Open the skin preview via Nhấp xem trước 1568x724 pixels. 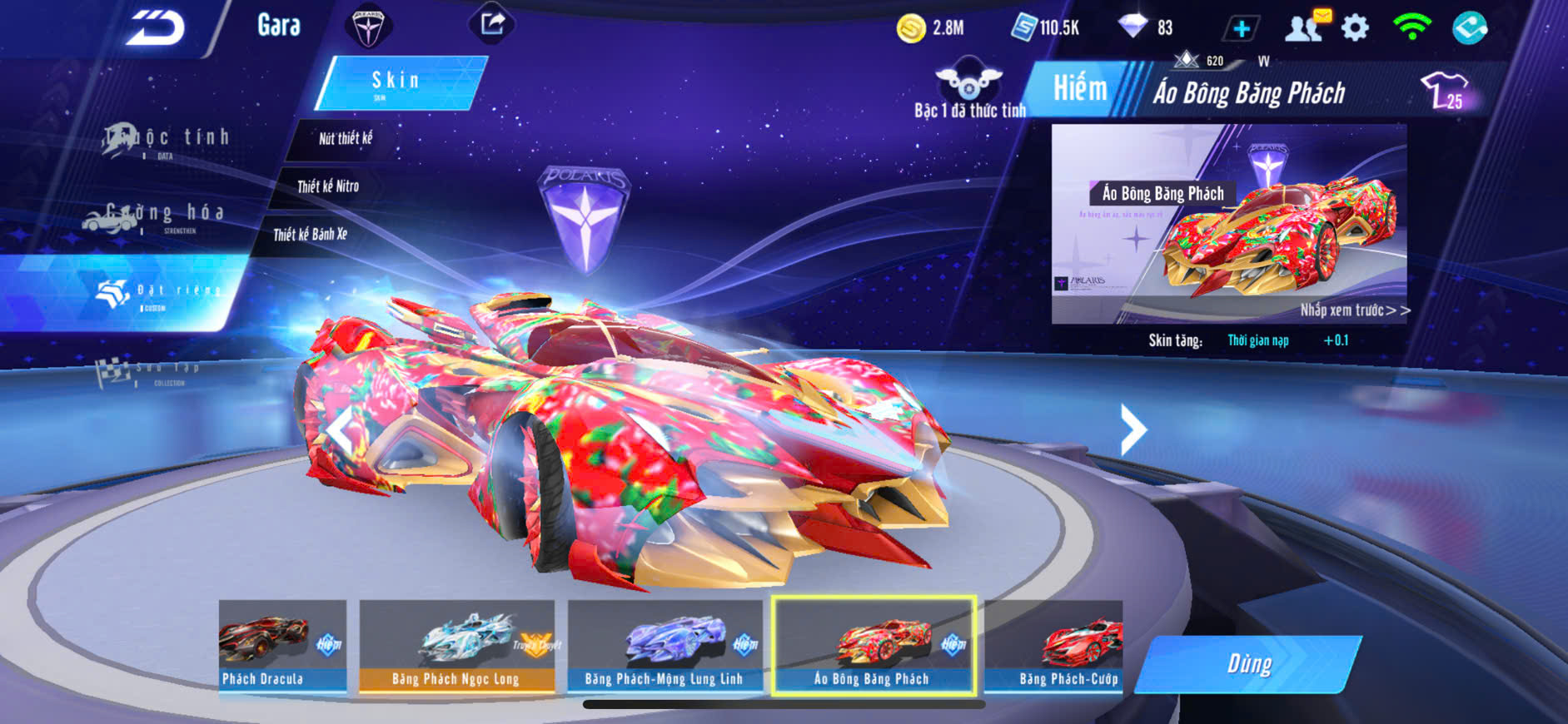[x=1354, y=310]
